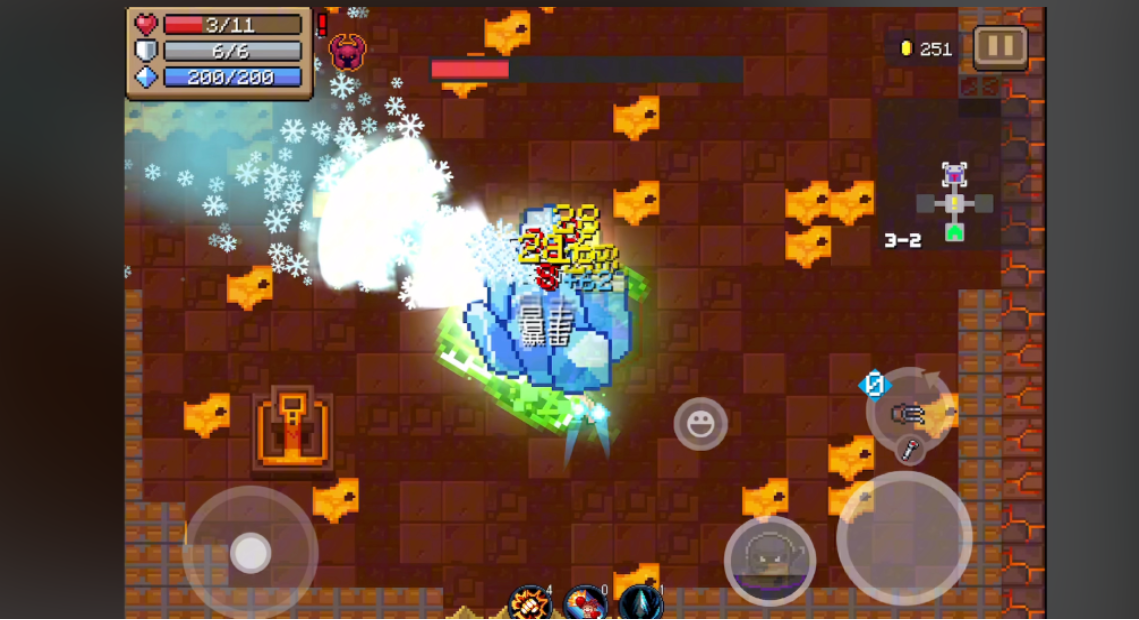Screen dimensions: 1139x620
Task: Select the fist punch buff icon
Action: tap(530, 603)
